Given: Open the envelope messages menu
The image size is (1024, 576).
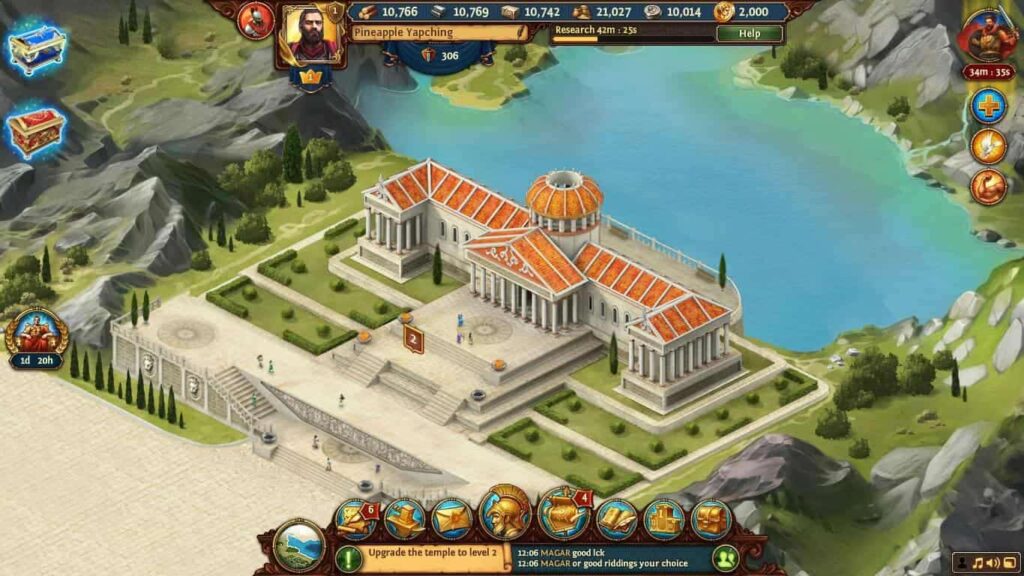Looking at the screenshot, I should [x=451, y=519].
